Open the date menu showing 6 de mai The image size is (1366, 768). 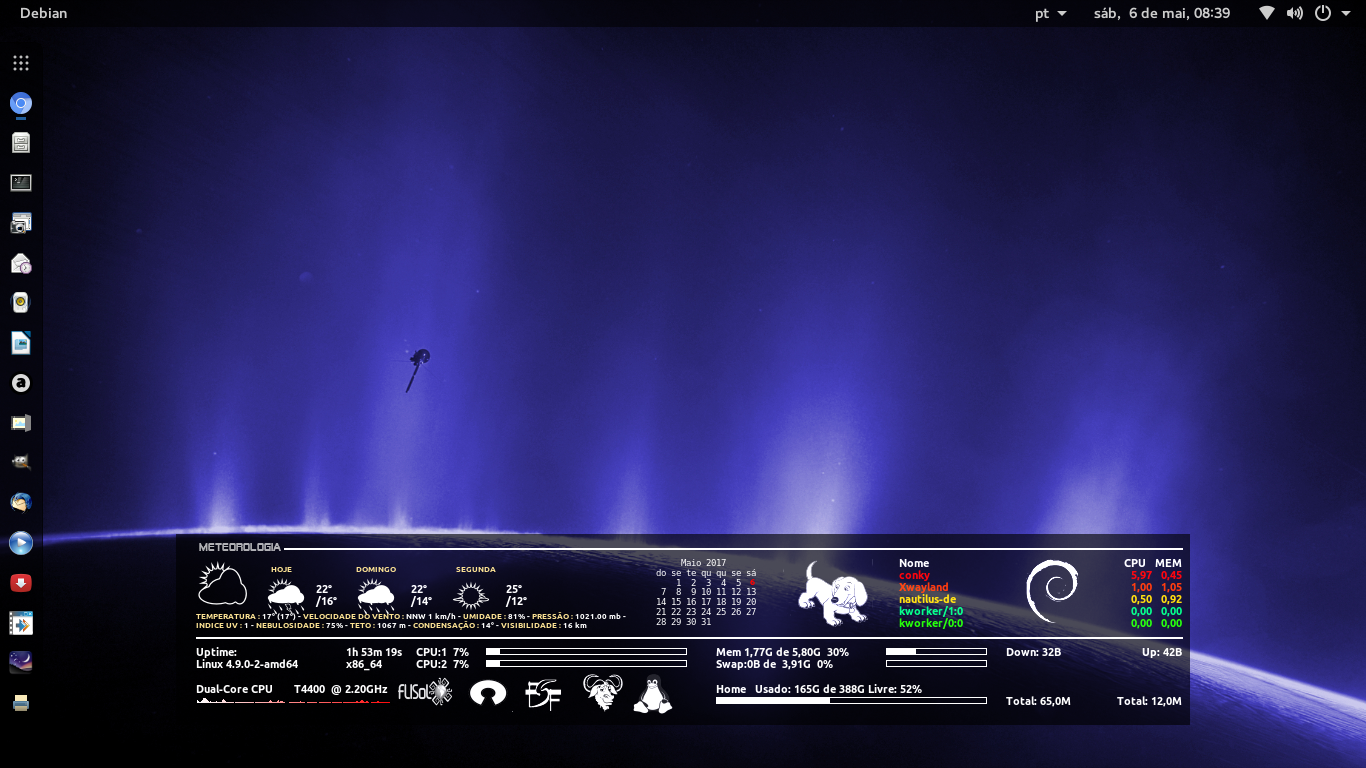[1160, 13]
